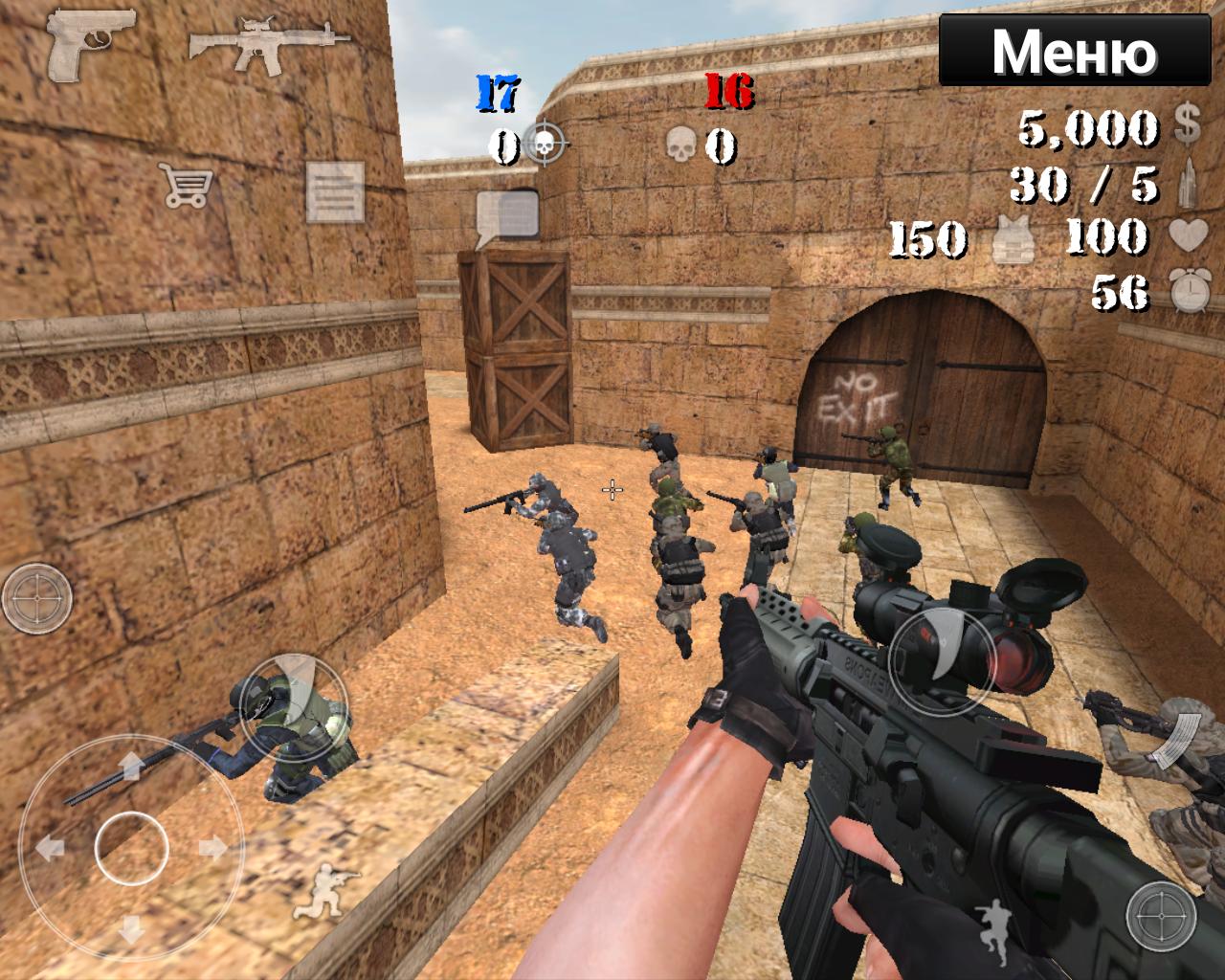
Task: Tap the skull kill counter icon
Action: tap(681, 145)
